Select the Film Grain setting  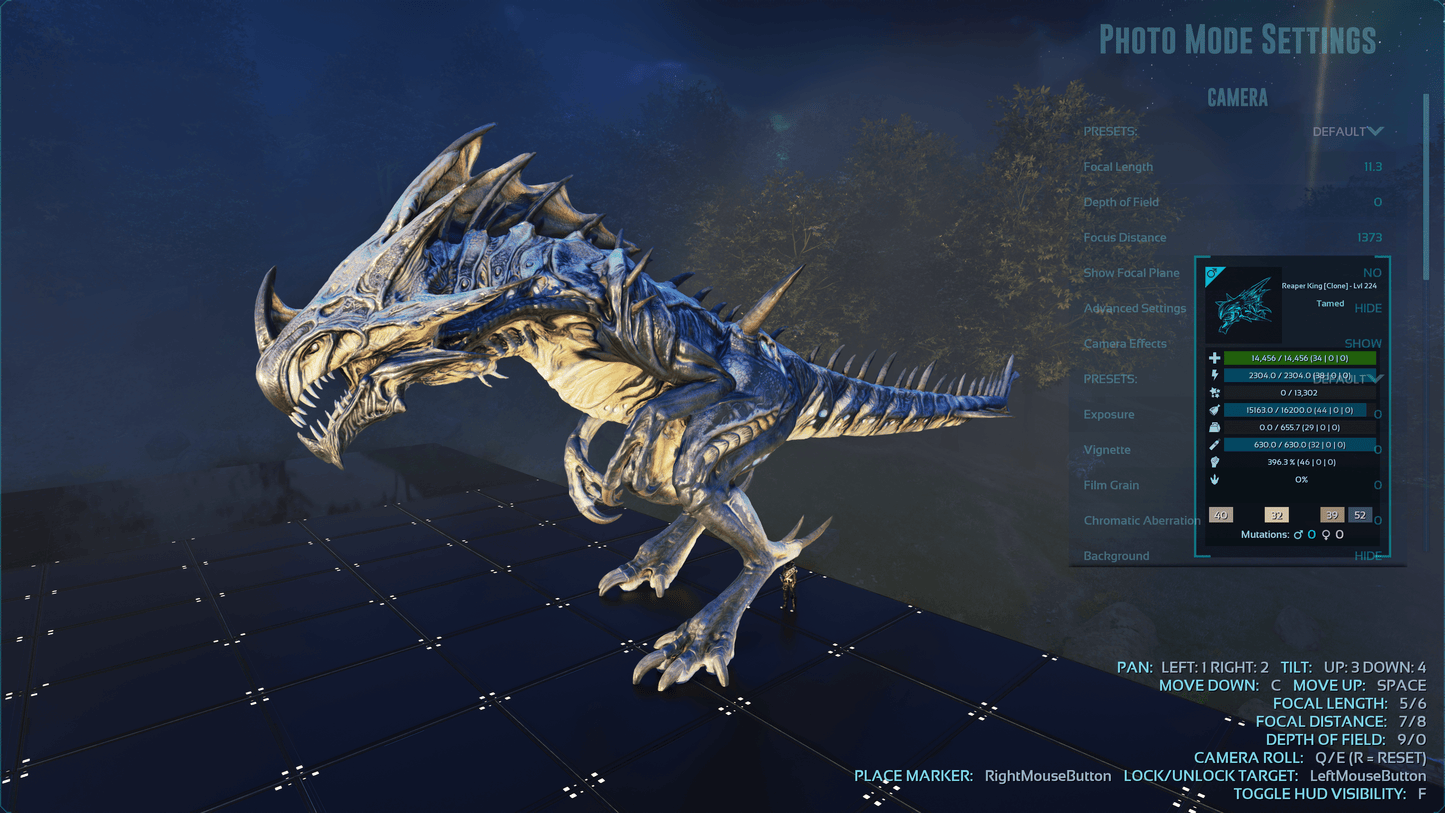click(x=1111, y=485)
